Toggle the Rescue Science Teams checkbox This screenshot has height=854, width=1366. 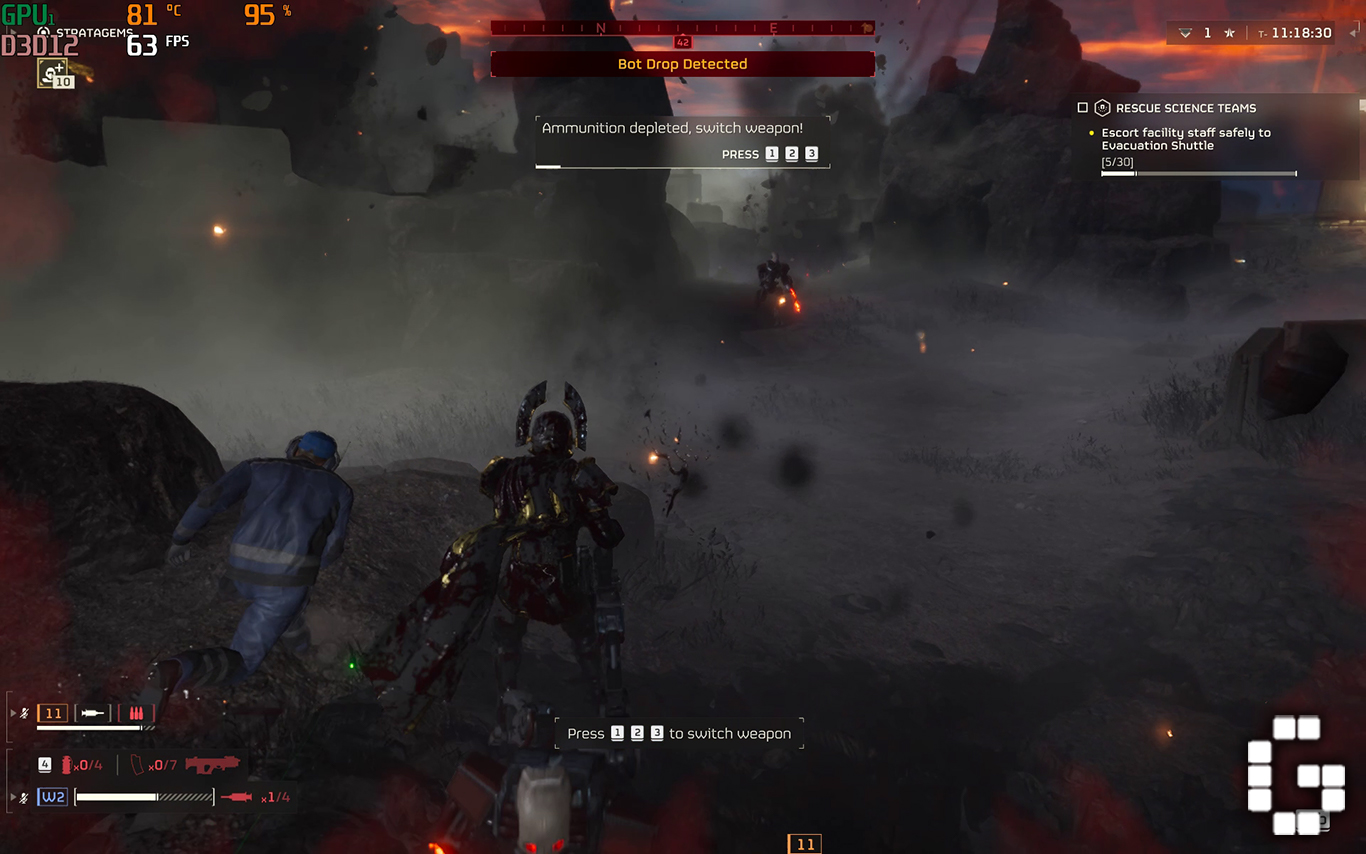tap(1082, 108)
